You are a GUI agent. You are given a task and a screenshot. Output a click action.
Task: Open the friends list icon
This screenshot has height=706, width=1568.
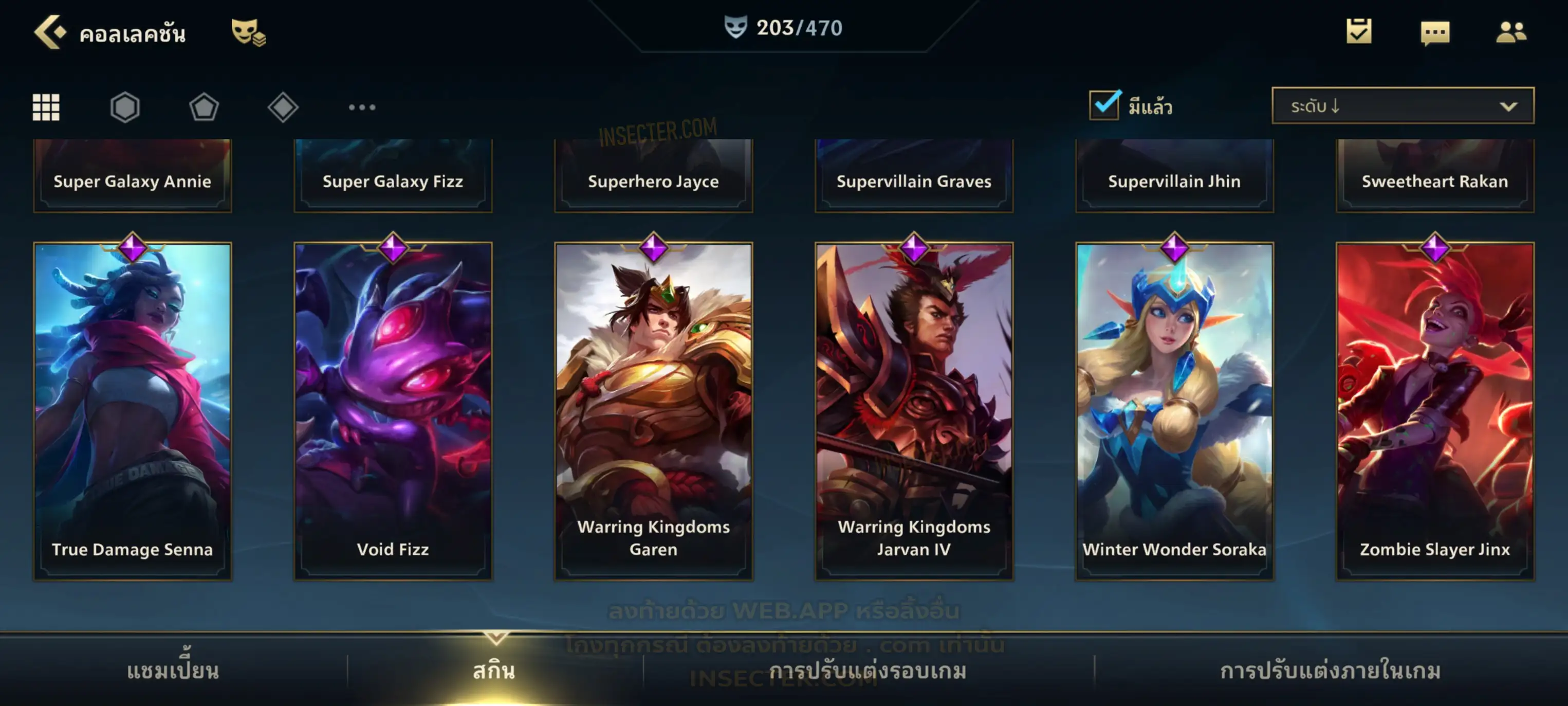click(x=1511, y=32)
